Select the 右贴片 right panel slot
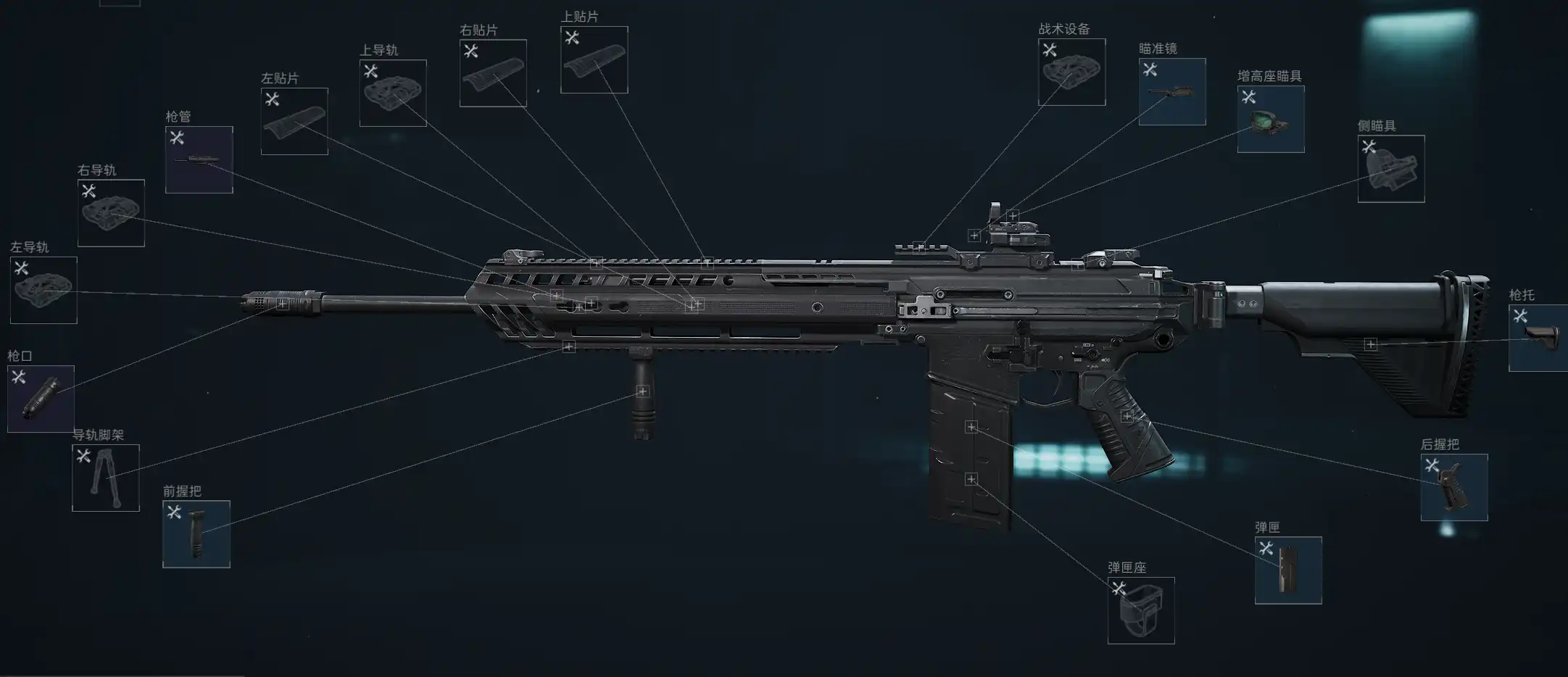Viewport: 1568px width, 677px height. [493, 72]
